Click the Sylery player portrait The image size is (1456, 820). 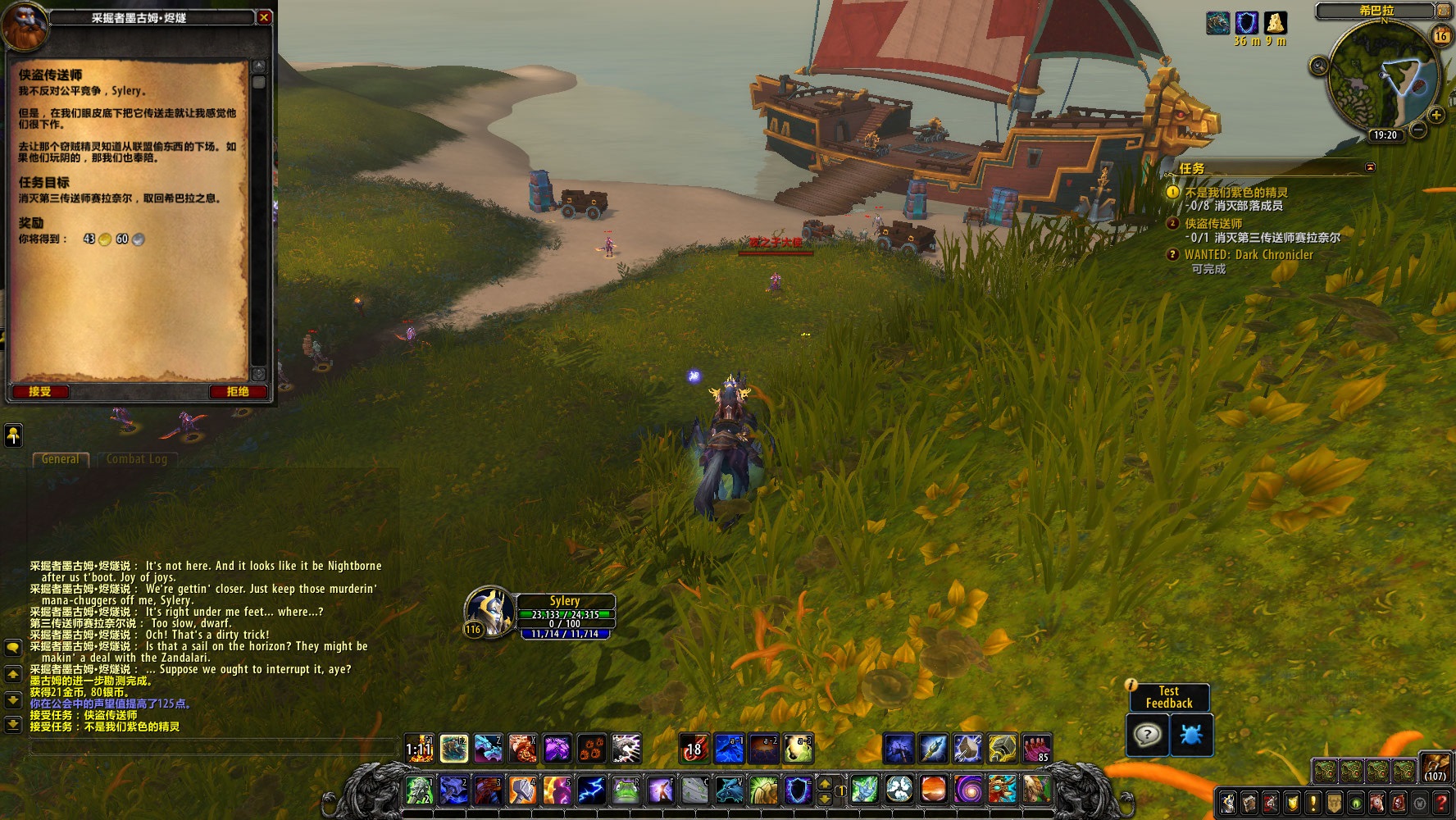pos(489,612)
